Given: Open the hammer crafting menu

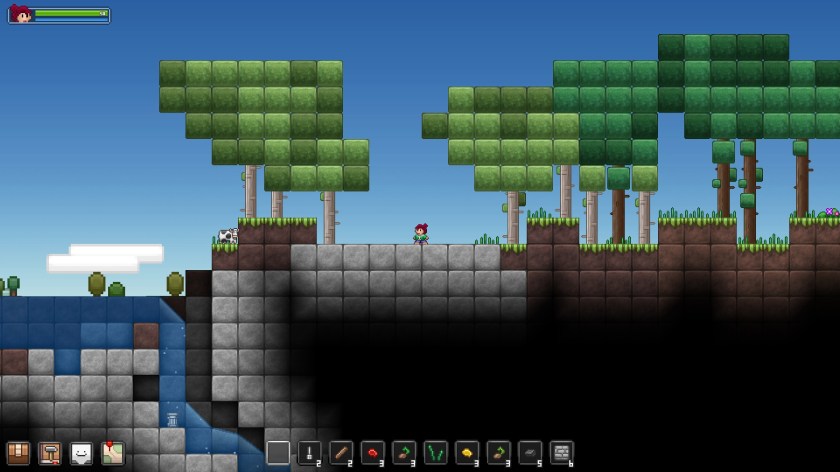Looking at the screenshot, I should (50, 453).
